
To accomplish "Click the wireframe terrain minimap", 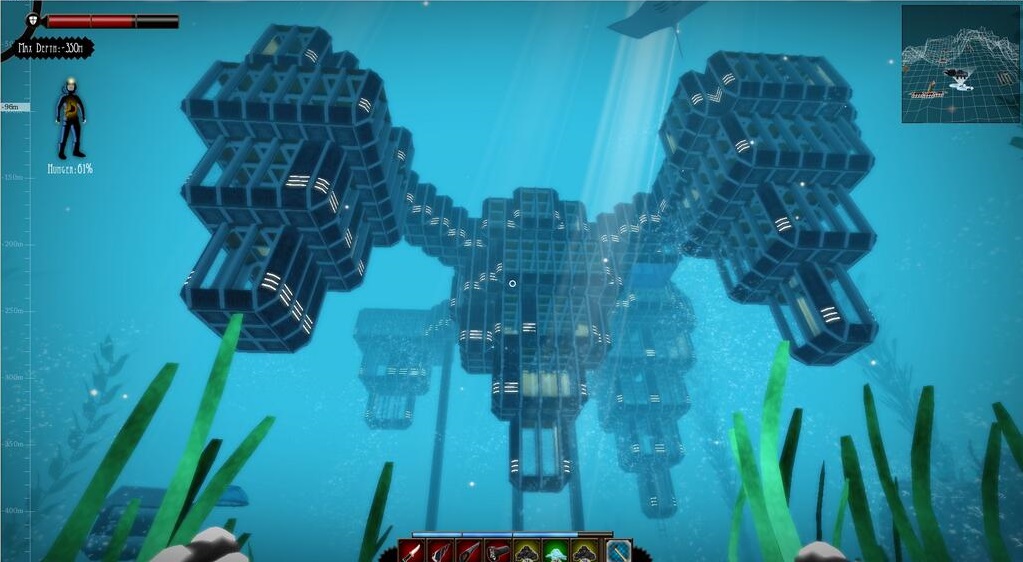I will tap(960, 64).
